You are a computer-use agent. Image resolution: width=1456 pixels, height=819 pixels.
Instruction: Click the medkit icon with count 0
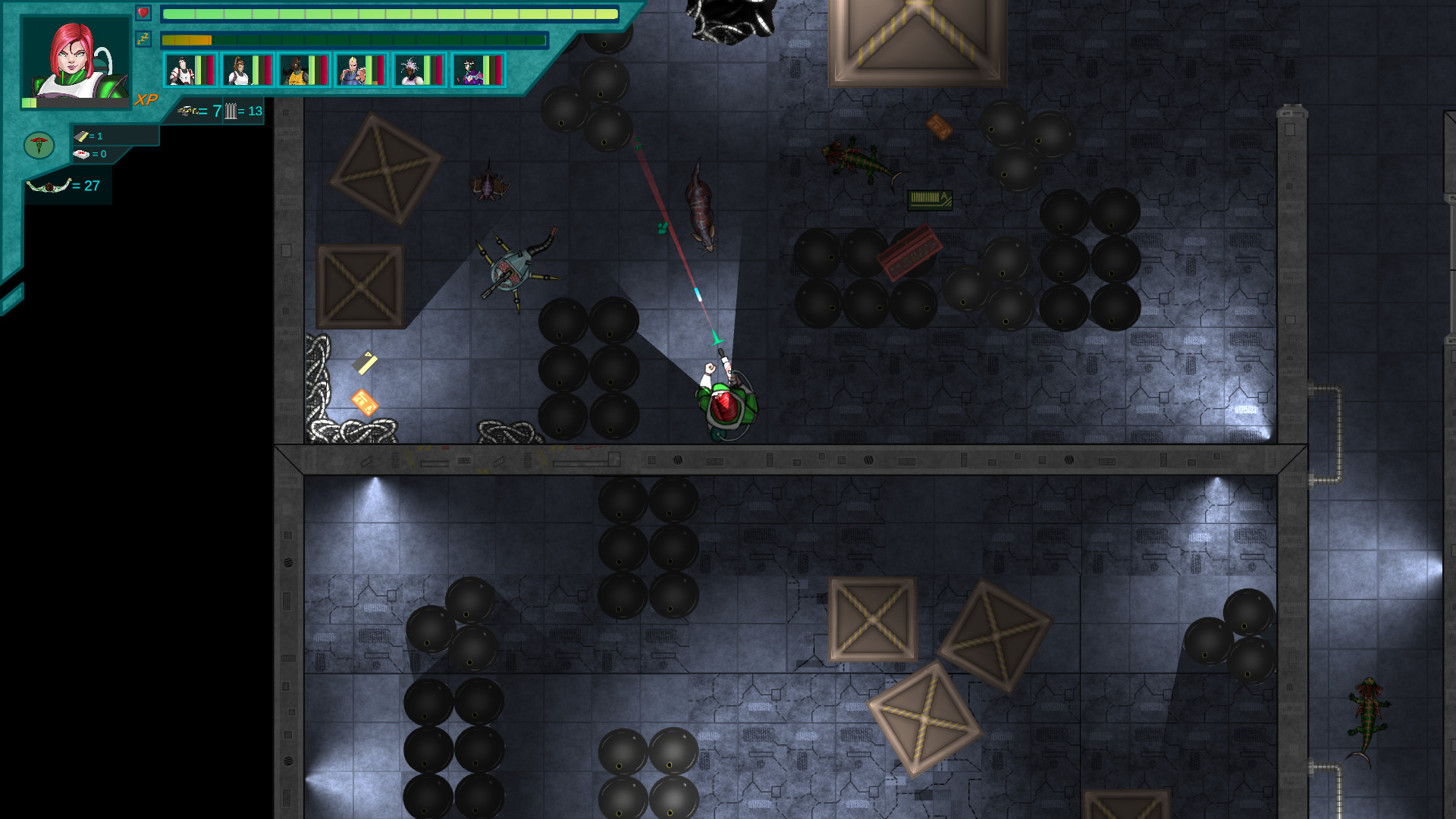tap(80, 154)
